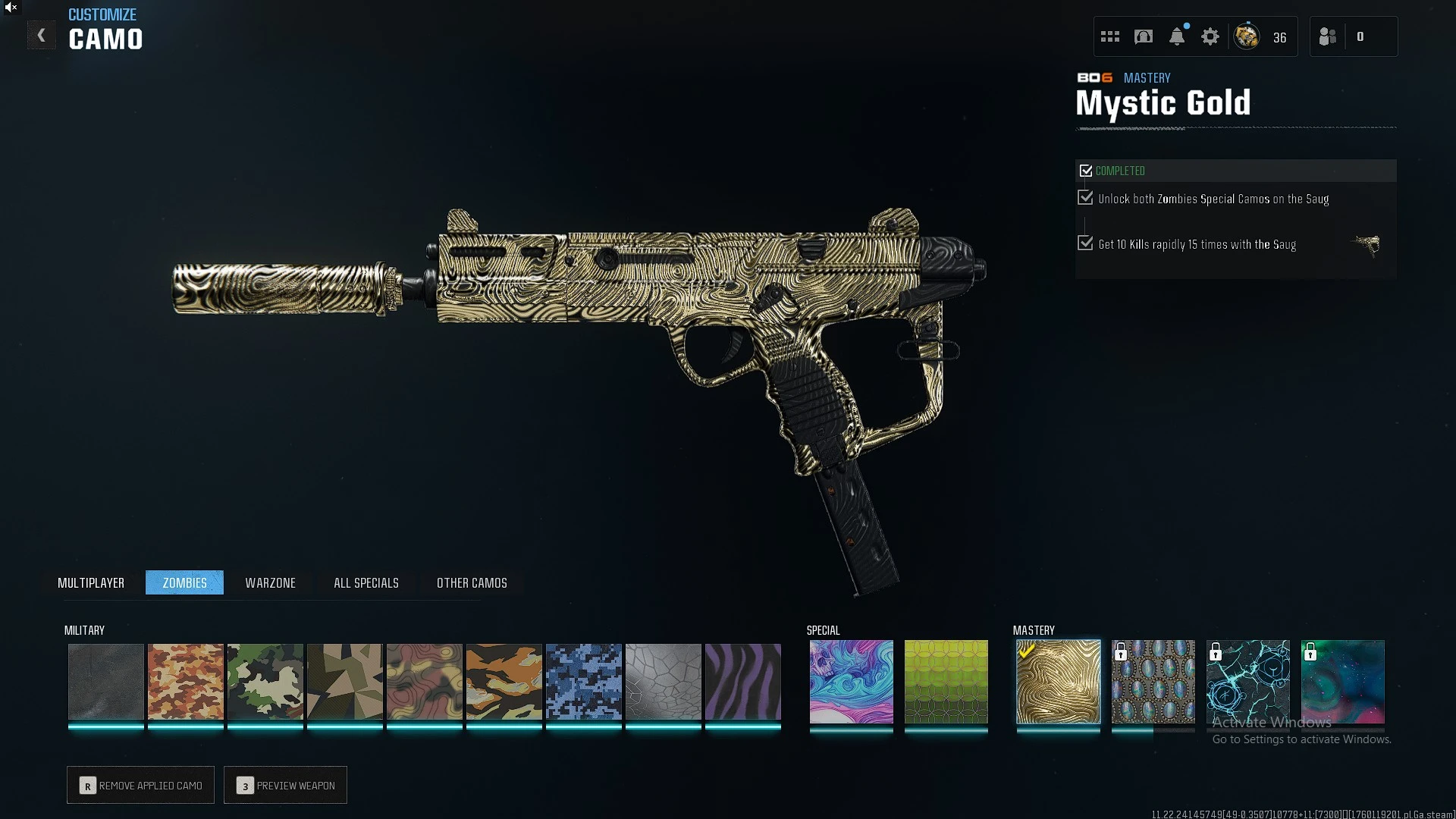This screenshot has height=819, width=1456.
Task: Show the All Specials tab
Action: click(366, 582)
